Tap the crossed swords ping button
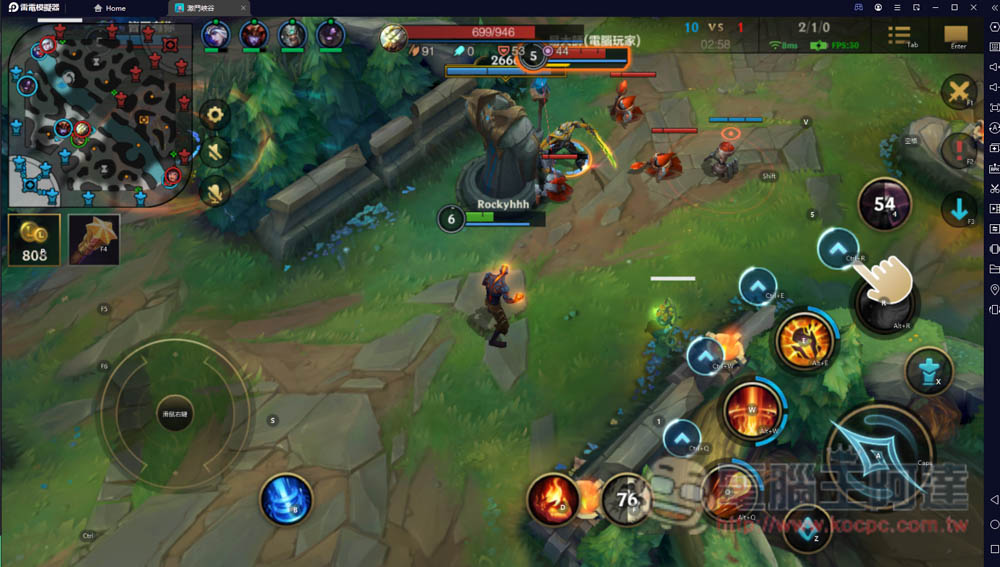The height and width of the screenshot is (567, 1000). (957, 92)
